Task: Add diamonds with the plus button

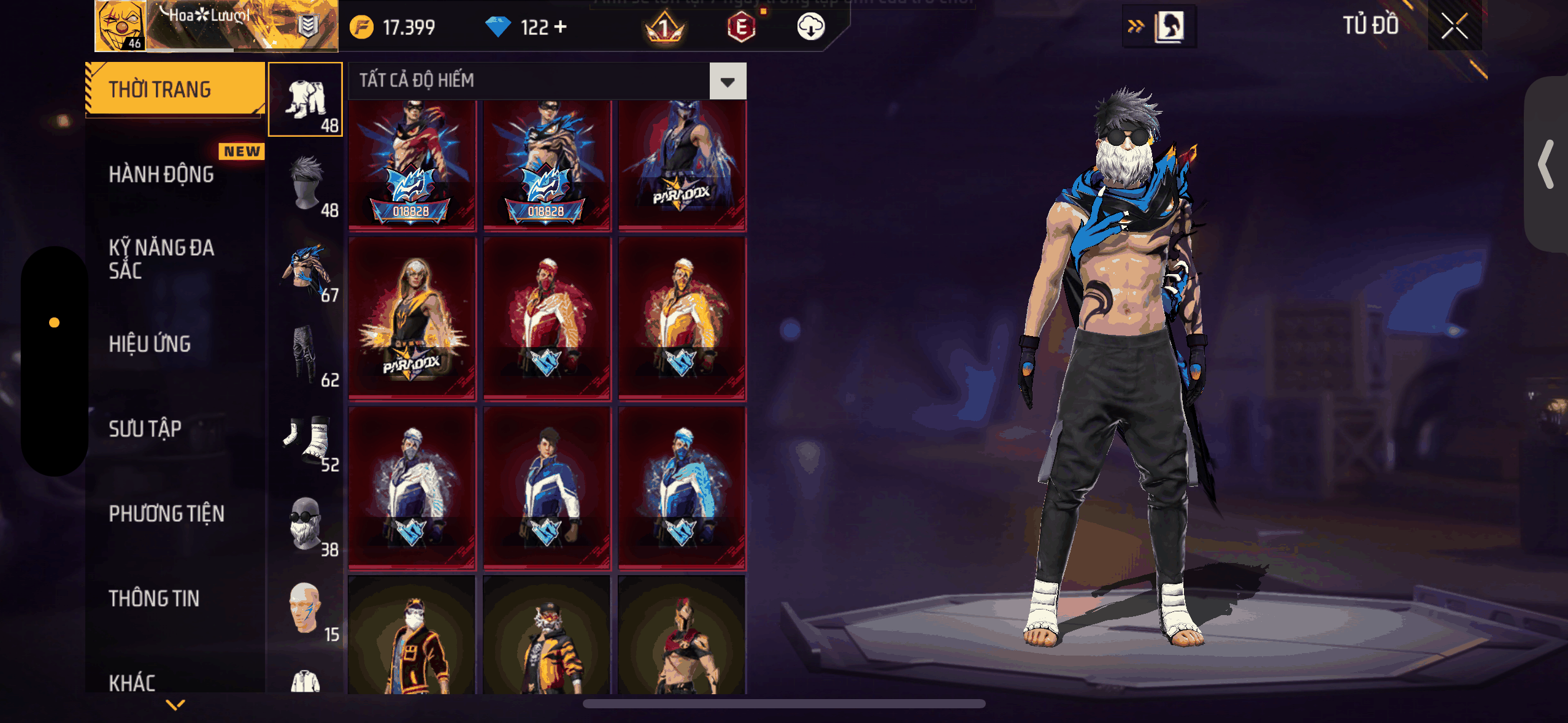Action: 560,27
